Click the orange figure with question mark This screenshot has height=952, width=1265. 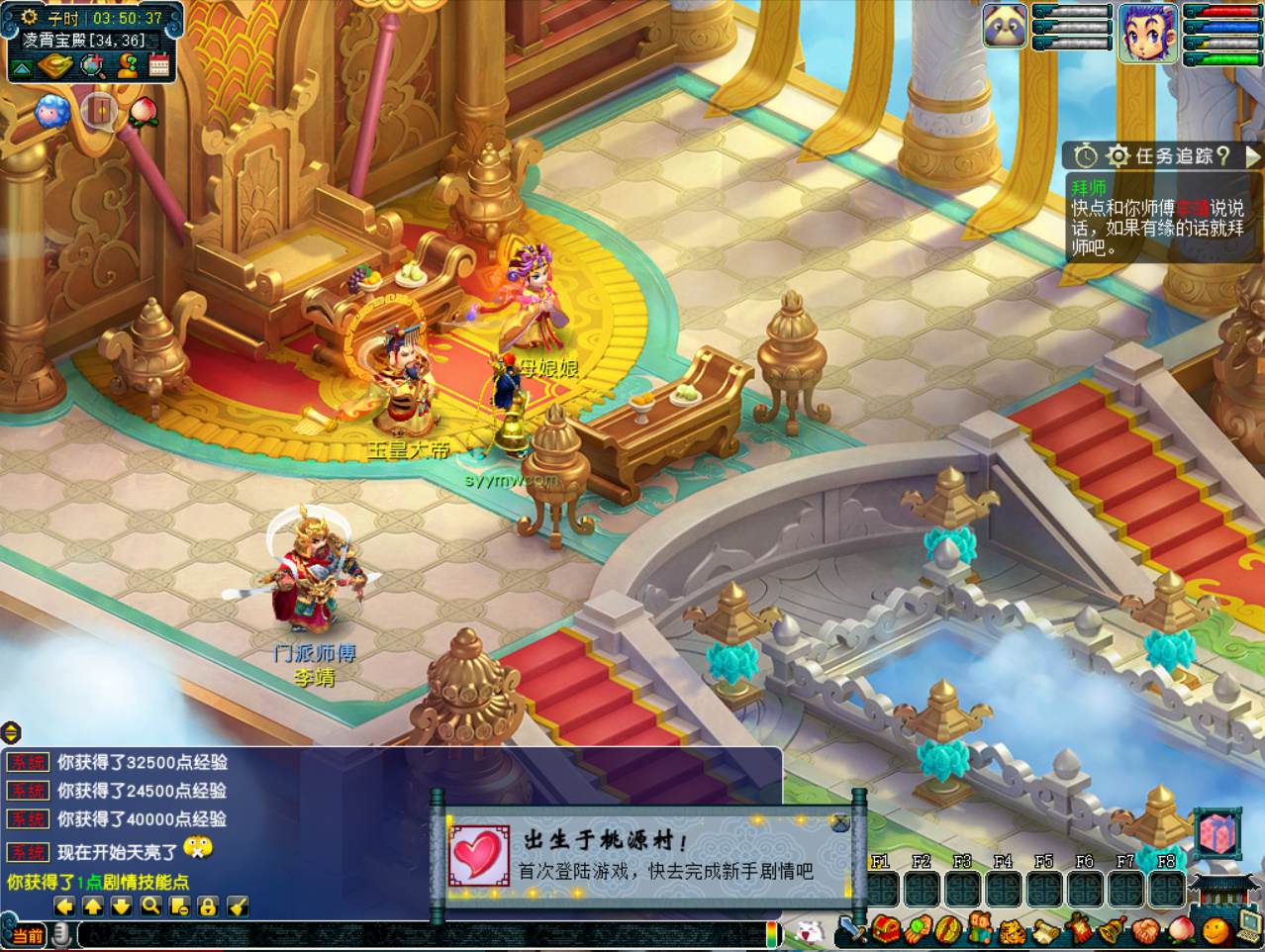pyautogui.click(x=127, y=66)
